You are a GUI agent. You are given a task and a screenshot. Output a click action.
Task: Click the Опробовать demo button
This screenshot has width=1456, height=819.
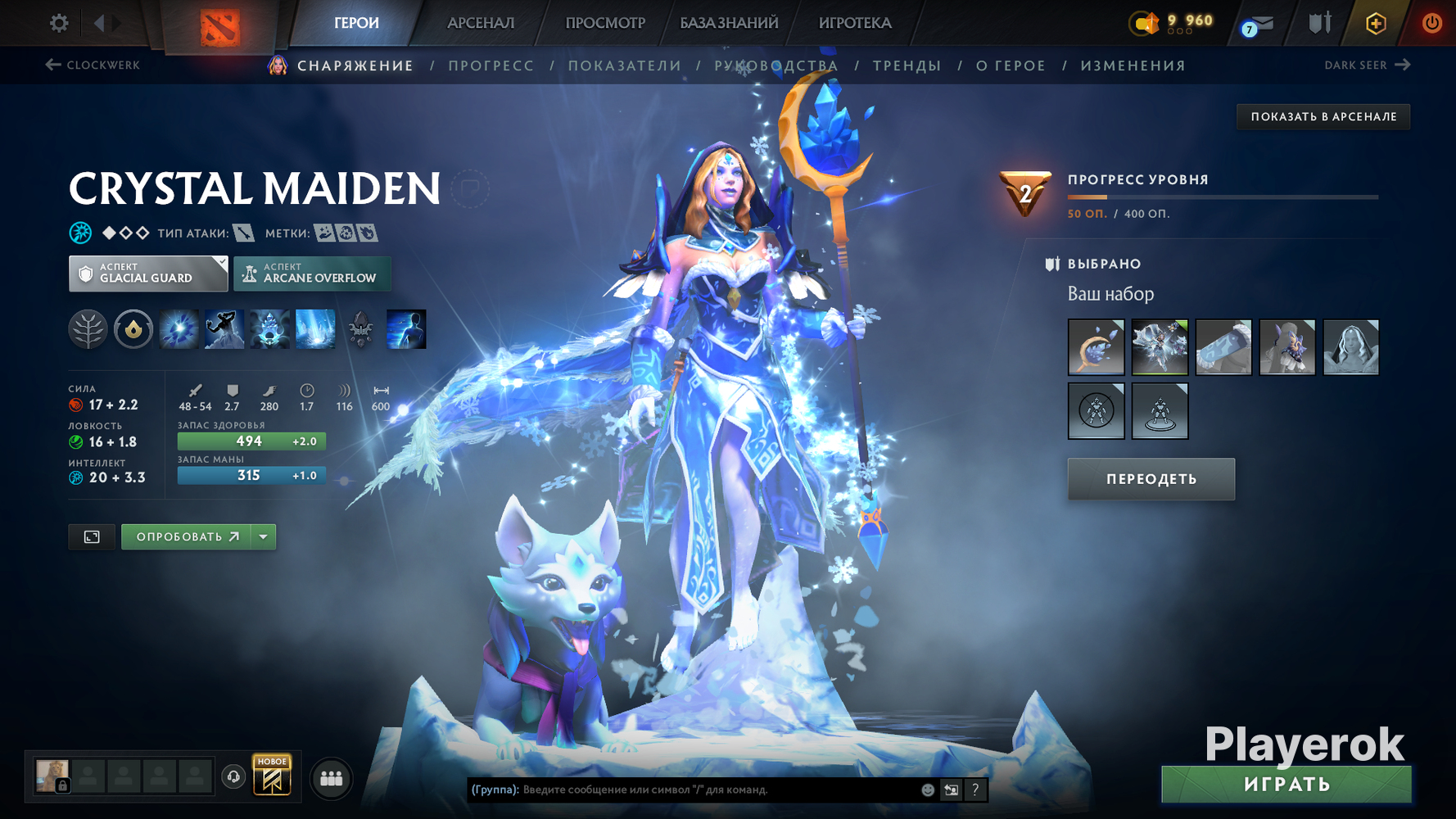point(188,536)
